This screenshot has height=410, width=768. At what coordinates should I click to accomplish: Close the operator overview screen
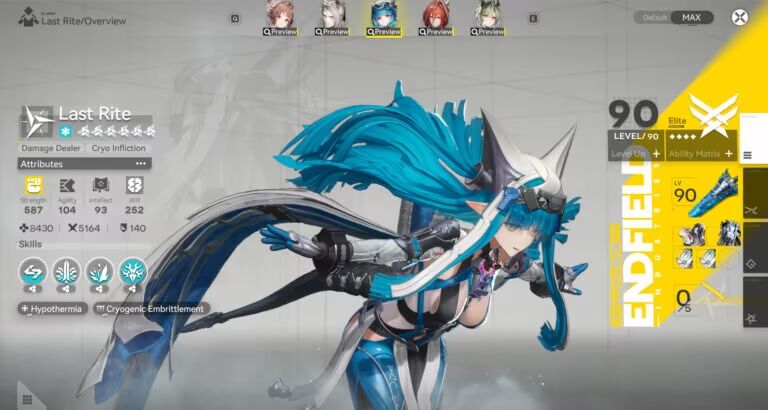[739, 17]
